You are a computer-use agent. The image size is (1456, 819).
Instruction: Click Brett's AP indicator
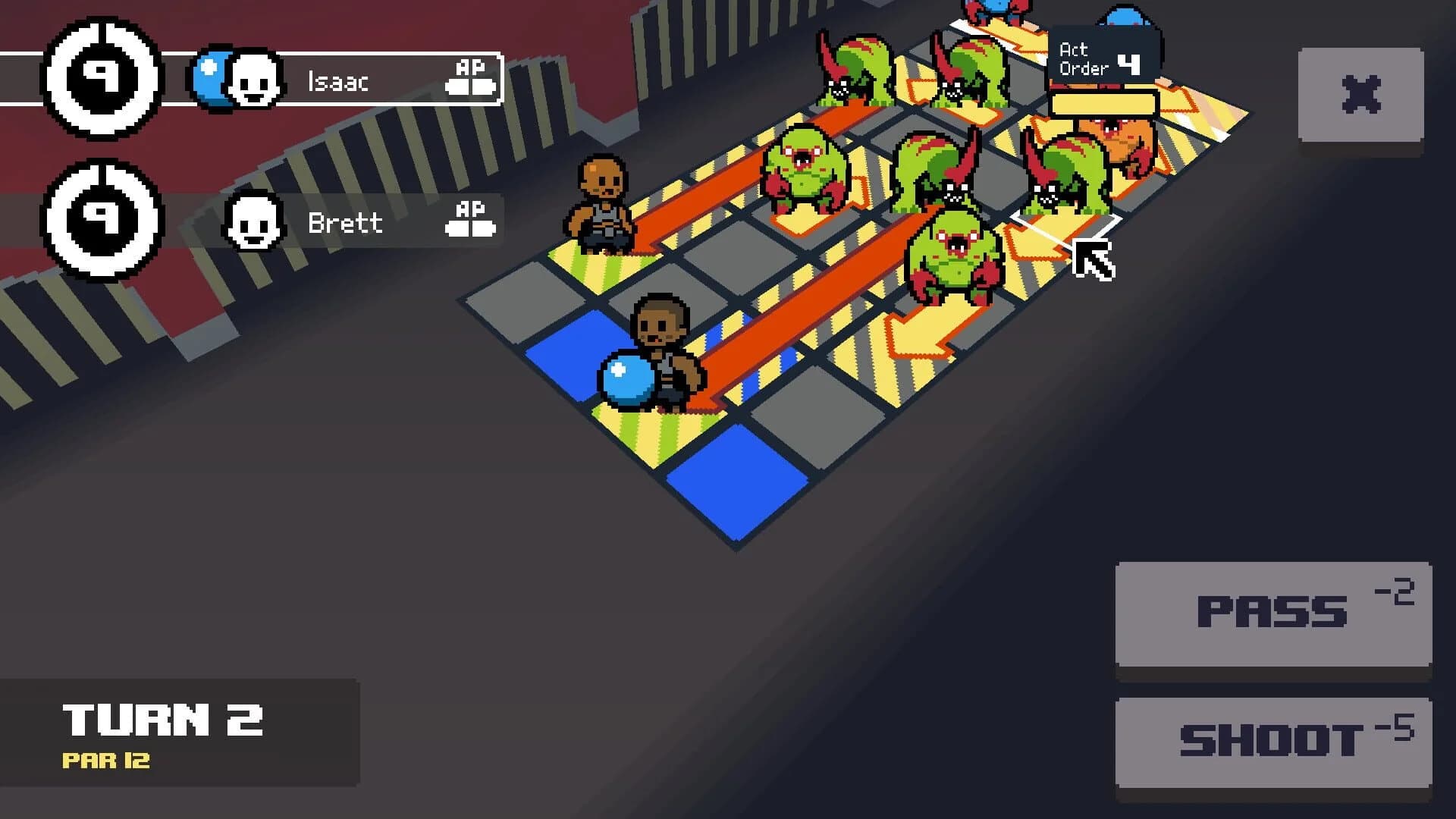tap(470, 220)
